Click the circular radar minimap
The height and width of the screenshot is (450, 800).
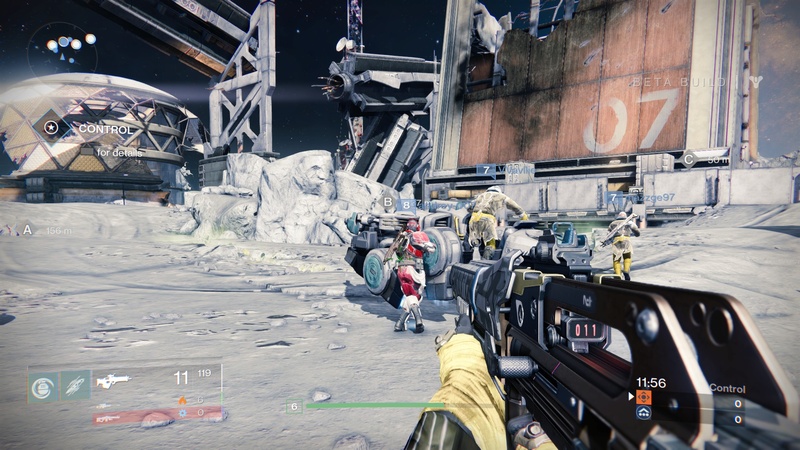62,49
